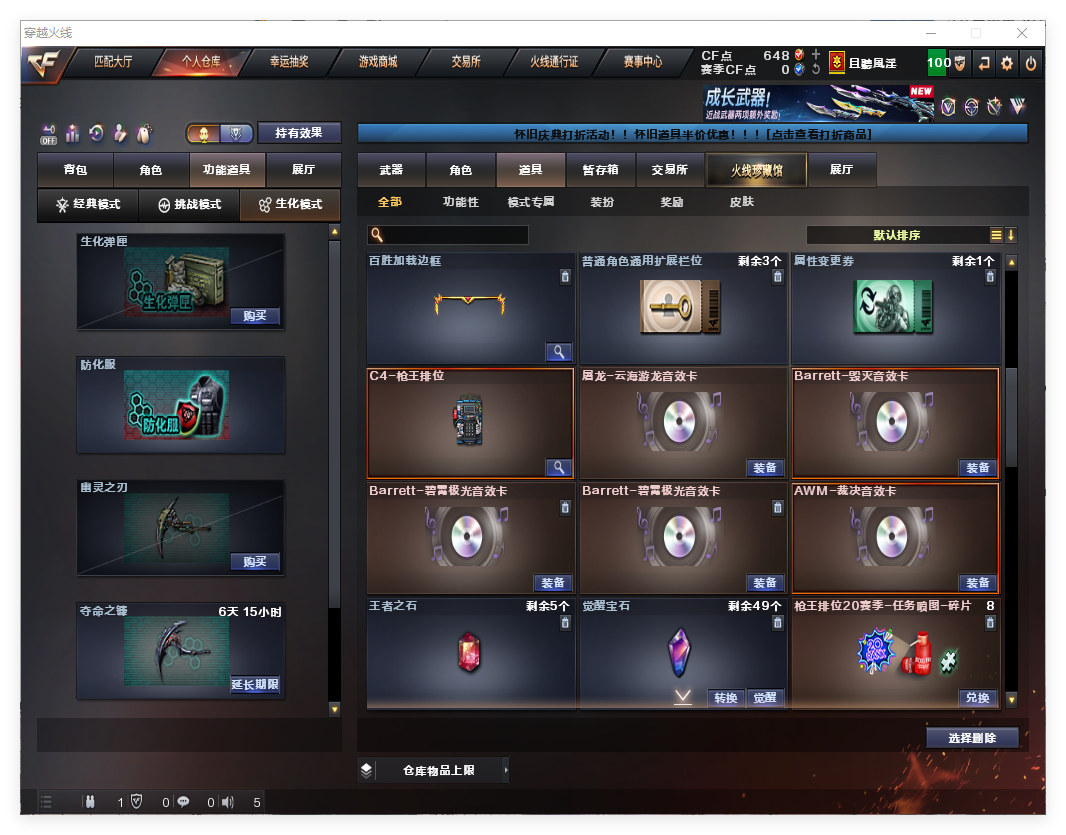This screenshot has width=1066, height=835.
Task: Equip the AWM-裁决音效卡 sound card
Action: (977, 583)
